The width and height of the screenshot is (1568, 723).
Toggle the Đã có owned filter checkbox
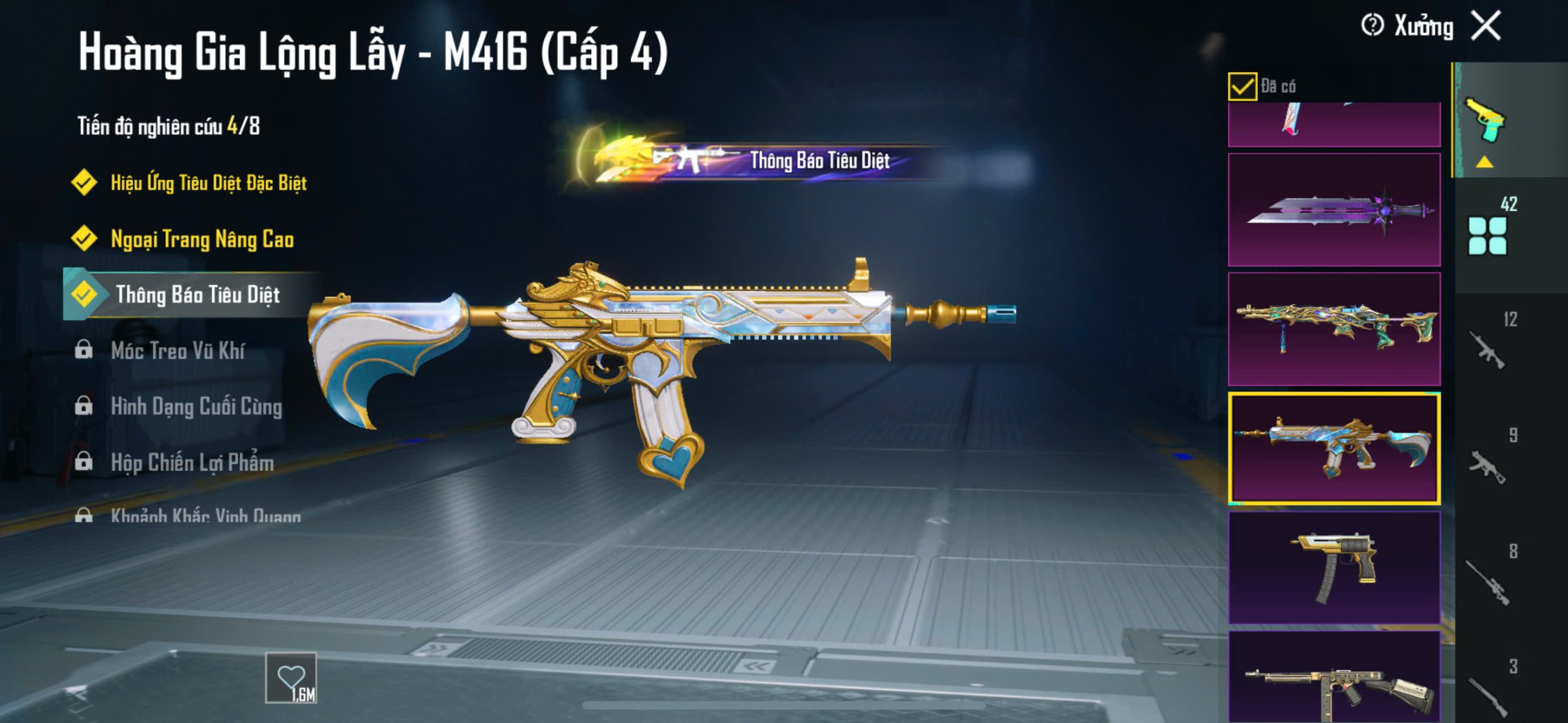pos(1242,86)
